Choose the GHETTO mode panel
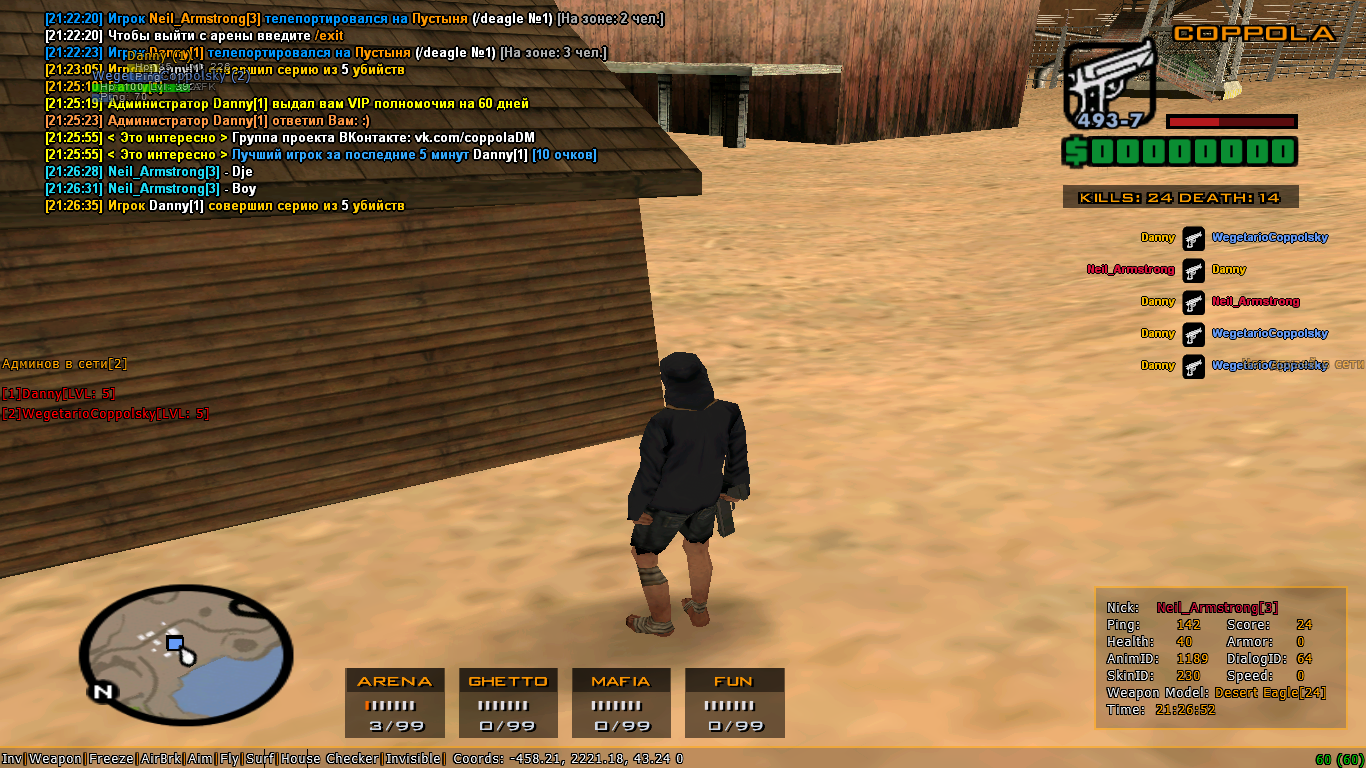The image size is (1366, 768). [x=508, y=703]
